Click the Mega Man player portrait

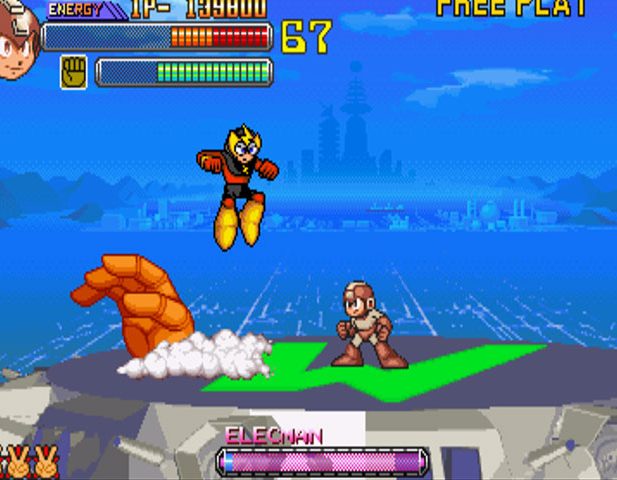pyautogui.click(x=17, y=42)
